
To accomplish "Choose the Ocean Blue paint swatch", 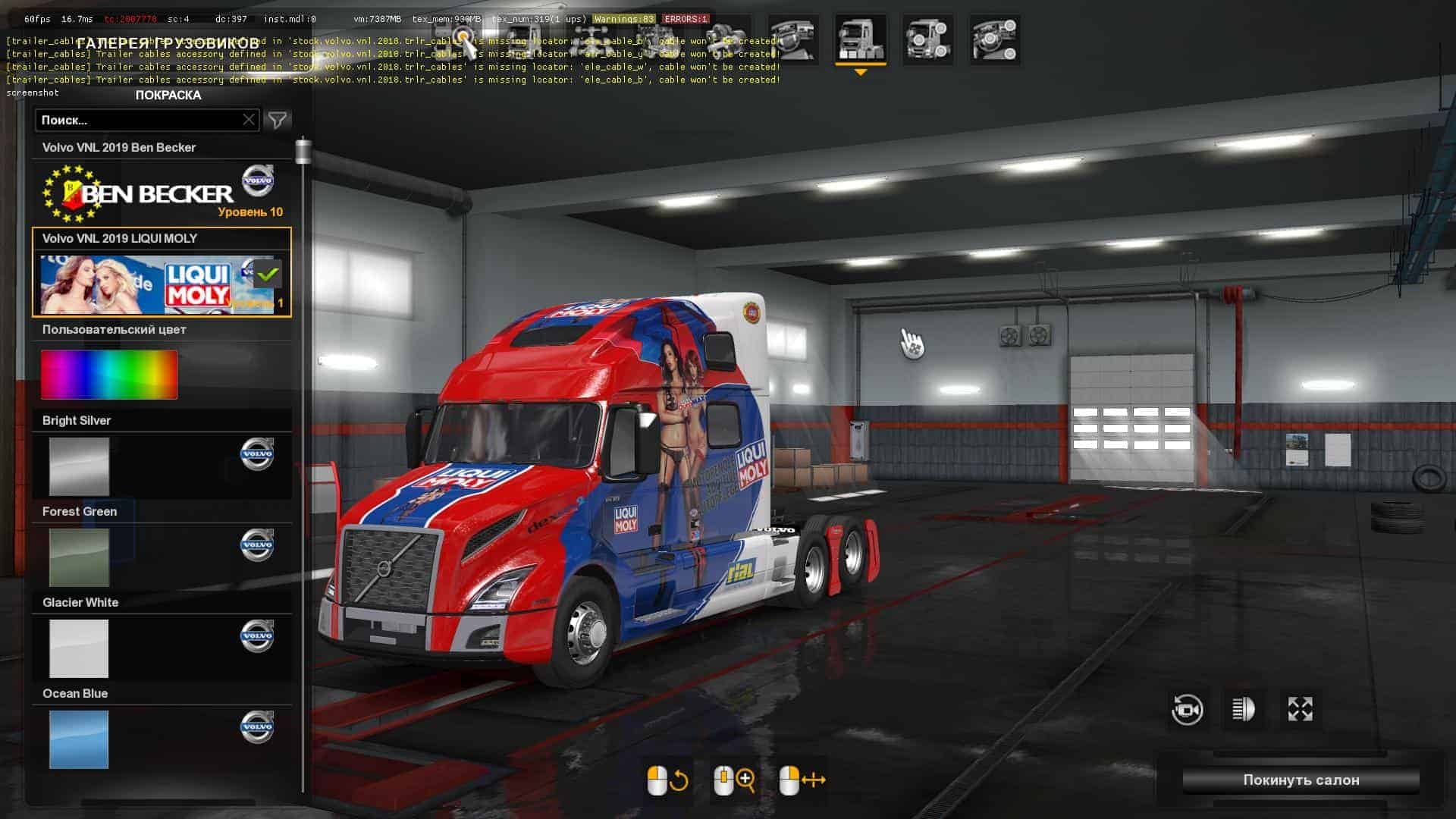I will click(79, 739).
